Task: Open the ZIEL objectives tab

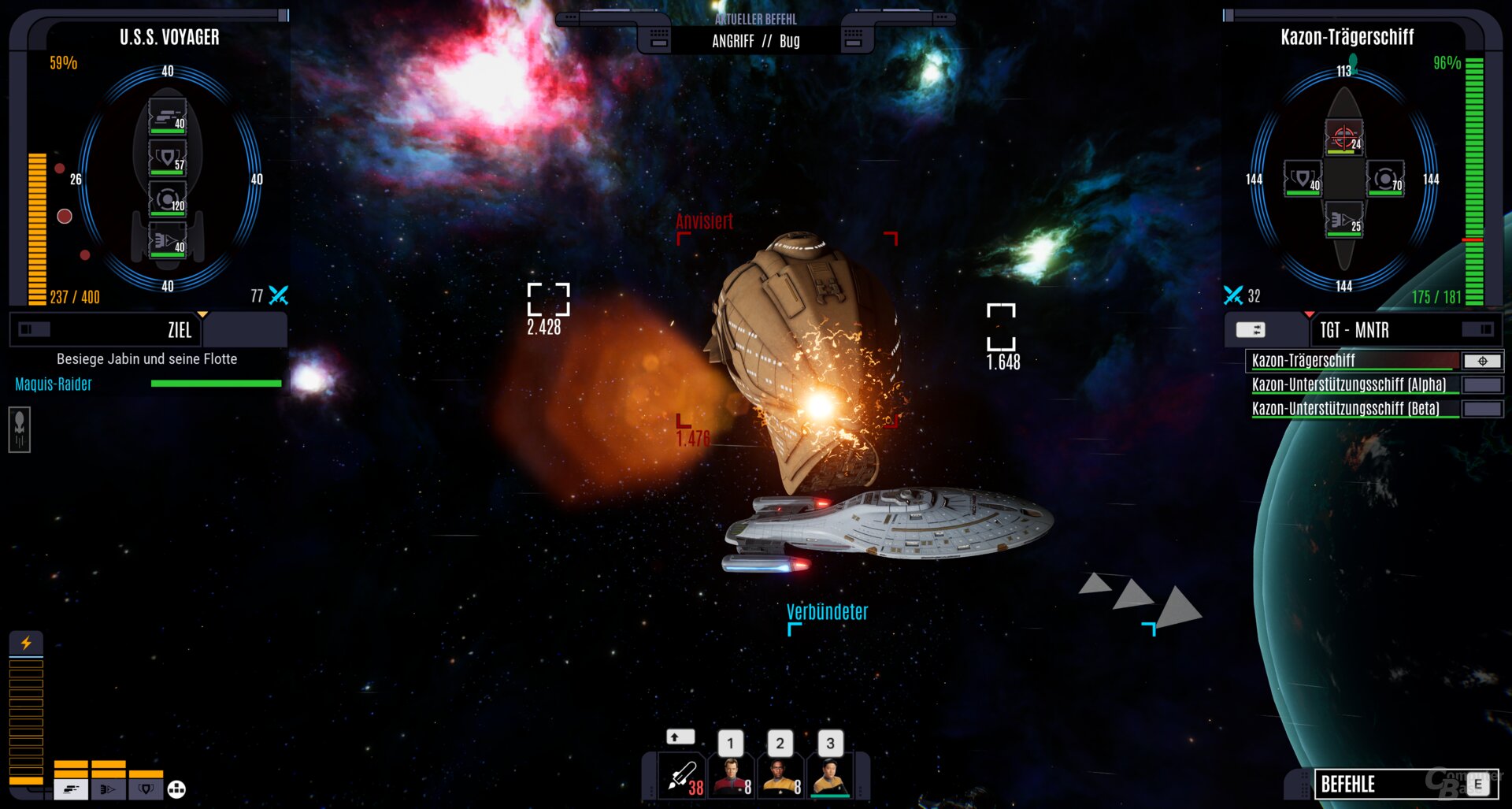Action: click(x=180, y=330)
